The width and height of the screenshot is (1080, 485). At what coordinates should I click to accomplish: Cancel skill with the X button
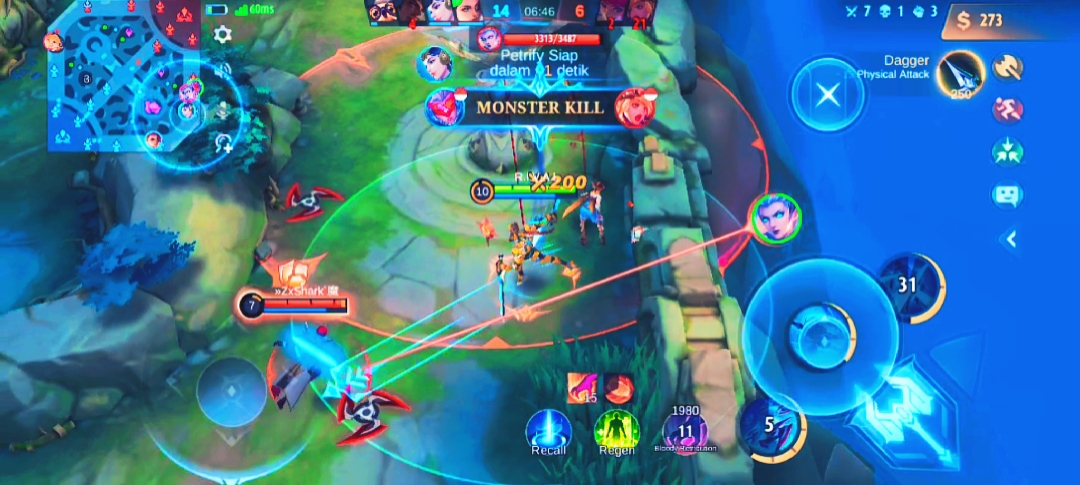(827, 95)
